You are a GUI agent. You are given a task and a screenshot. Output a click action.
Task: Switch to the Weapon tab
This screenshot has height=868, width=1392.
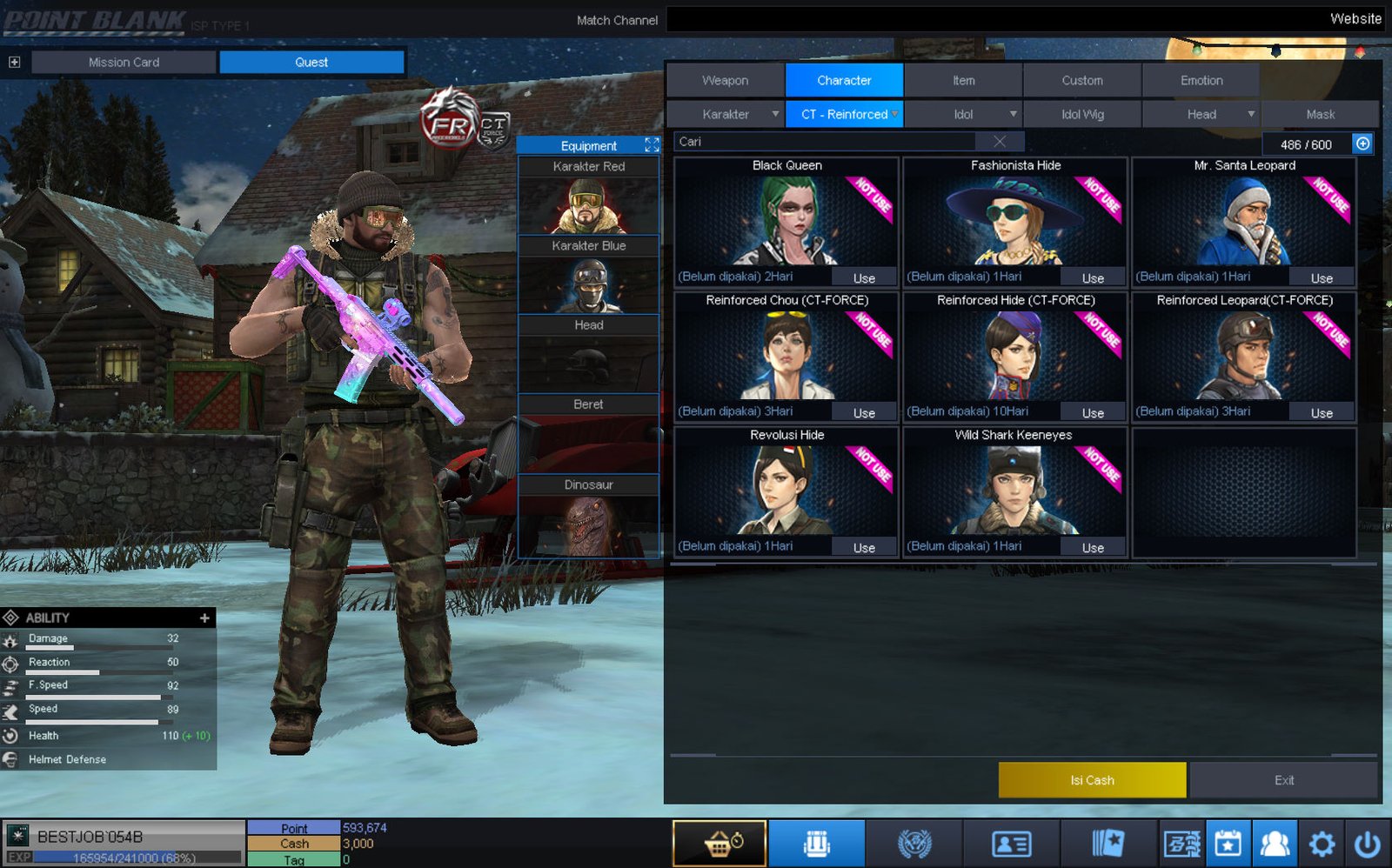click(725, 80)
